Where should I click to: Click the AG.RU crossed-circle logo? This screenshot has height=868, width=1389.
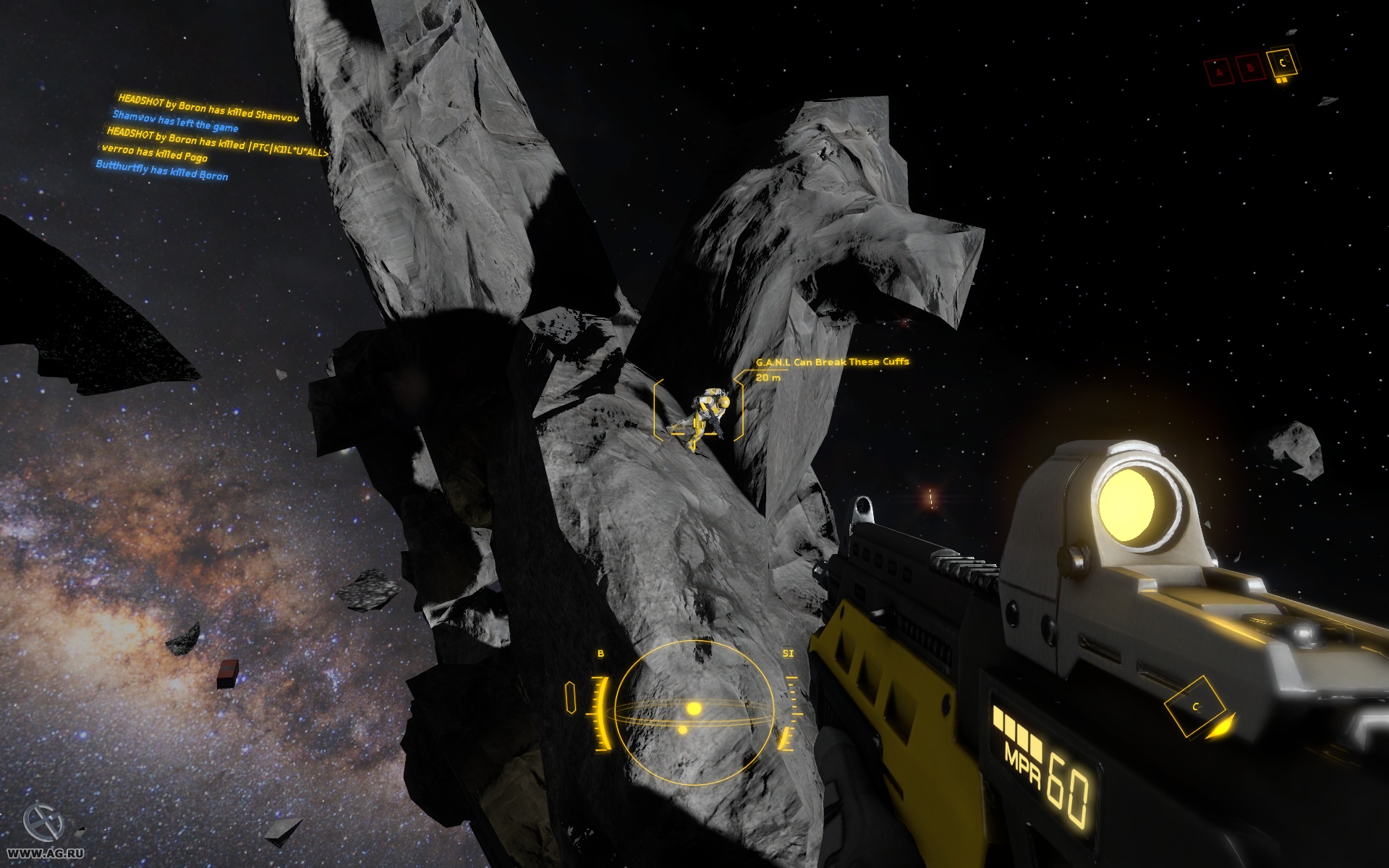click(43, 825)
